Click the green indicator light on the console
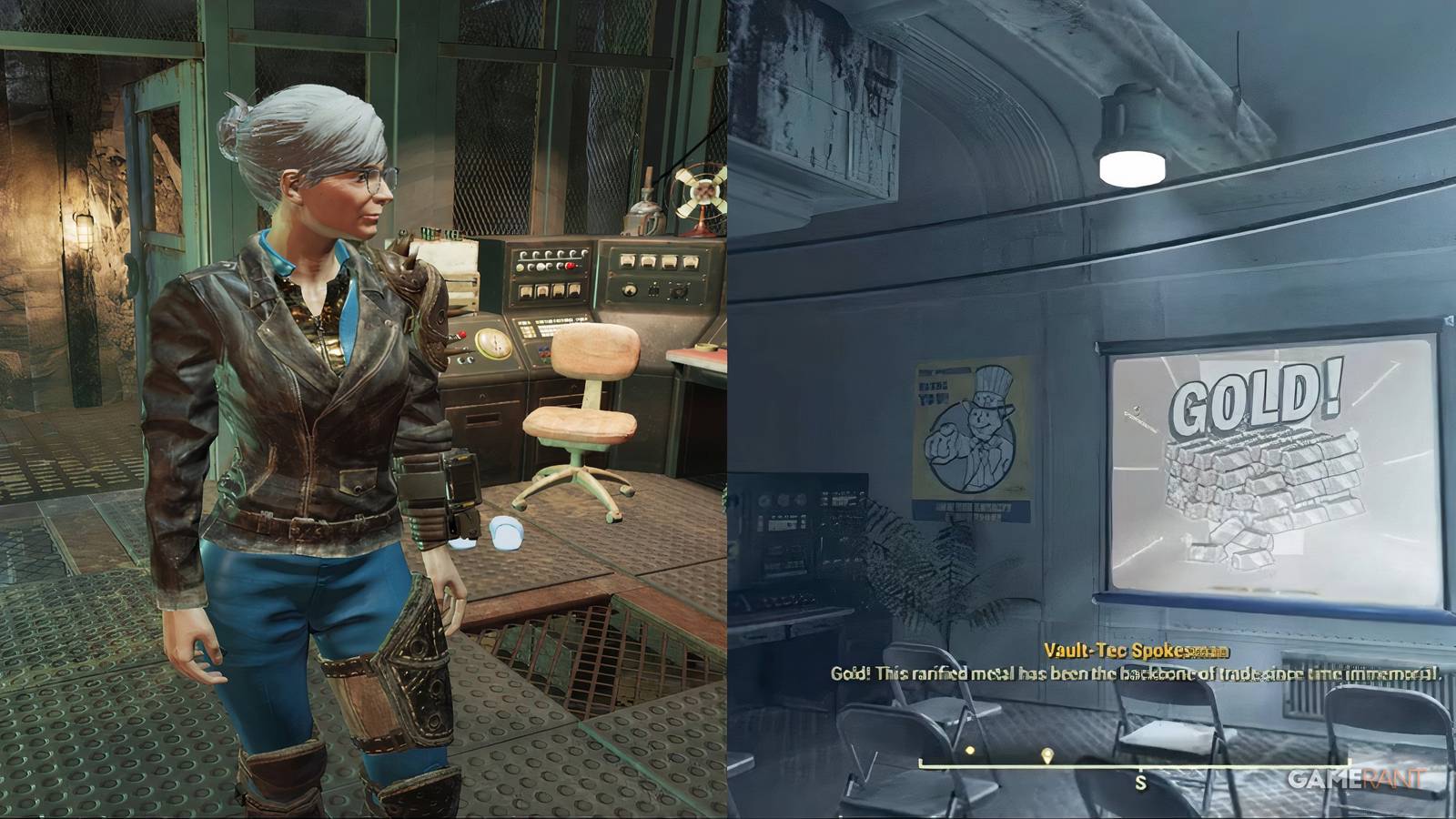 click(x=521, y=267)
